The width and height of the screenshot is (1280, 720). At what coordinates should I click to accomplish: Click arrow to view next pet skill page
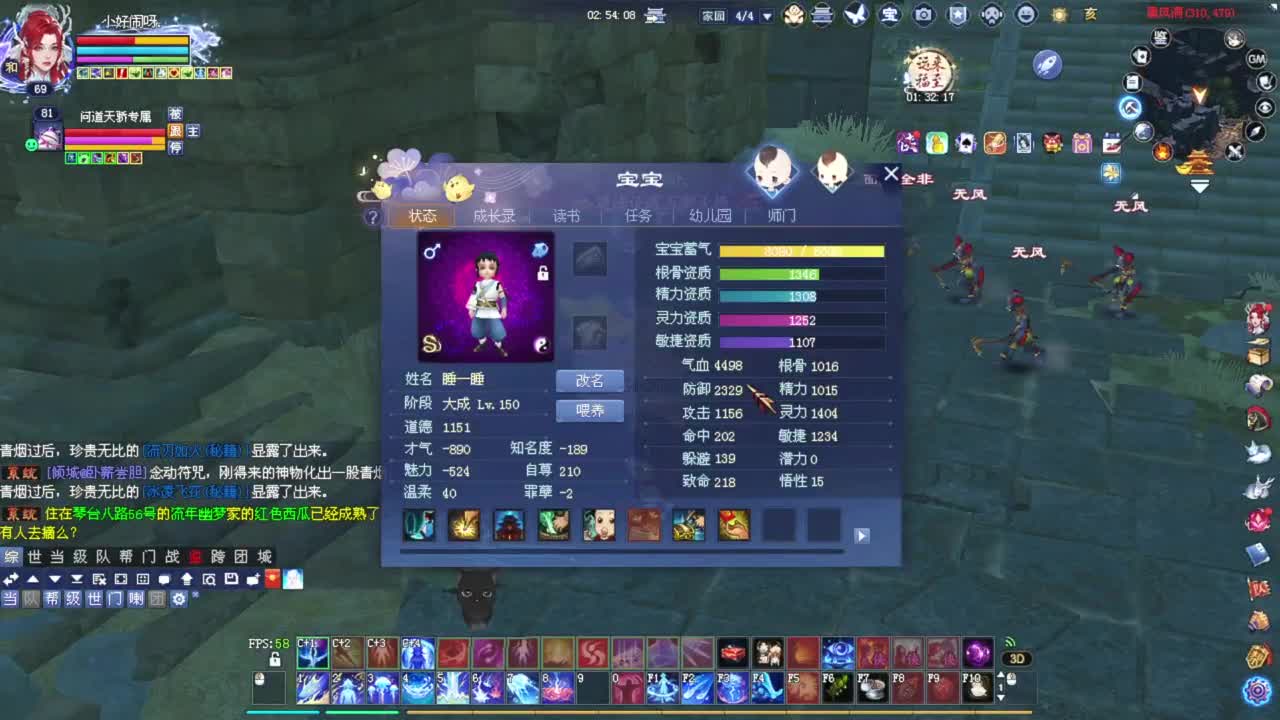(861, 535)
